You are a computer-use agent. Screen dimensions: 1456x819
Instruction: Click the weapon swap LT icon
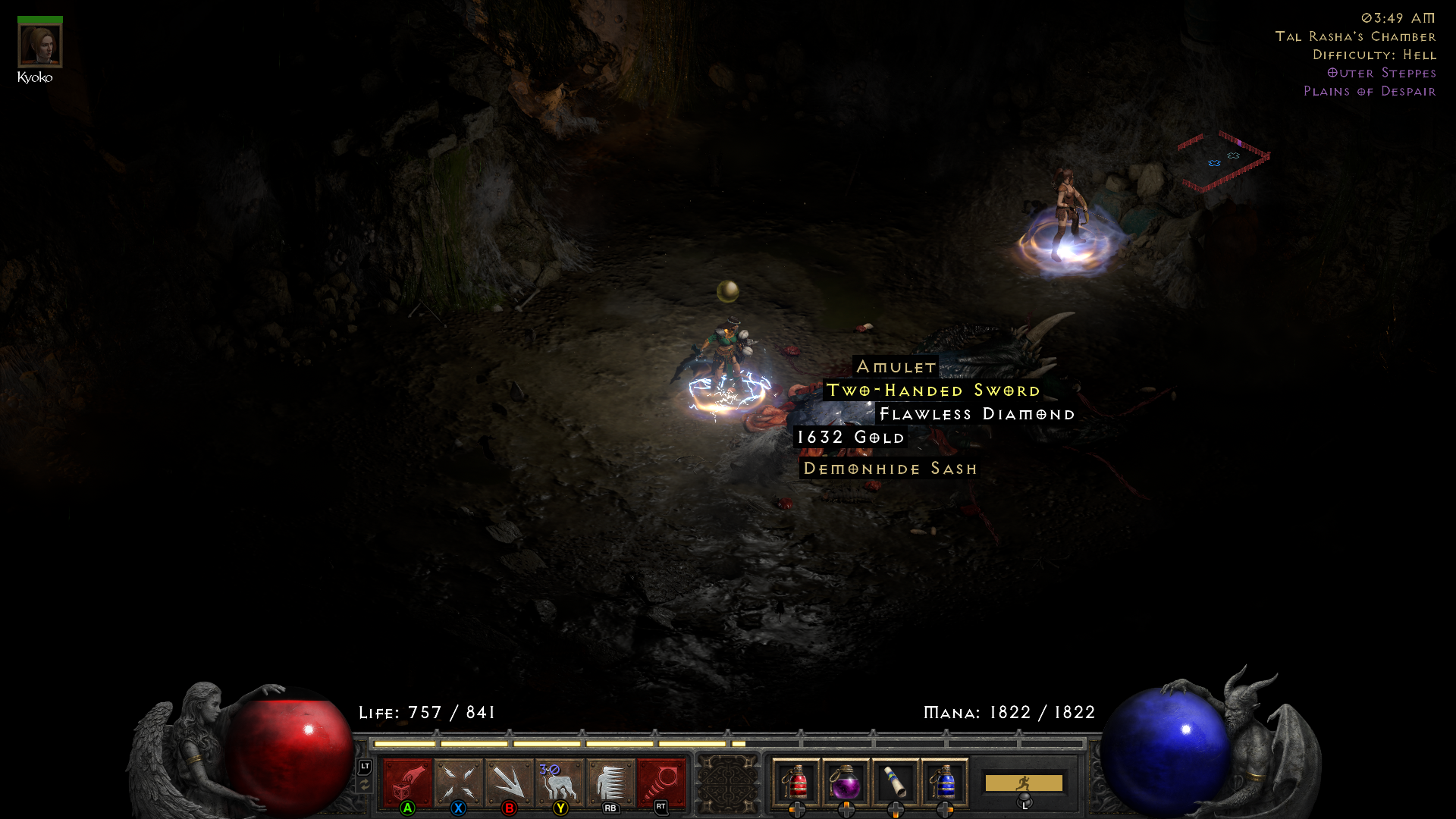pos(365,768)
